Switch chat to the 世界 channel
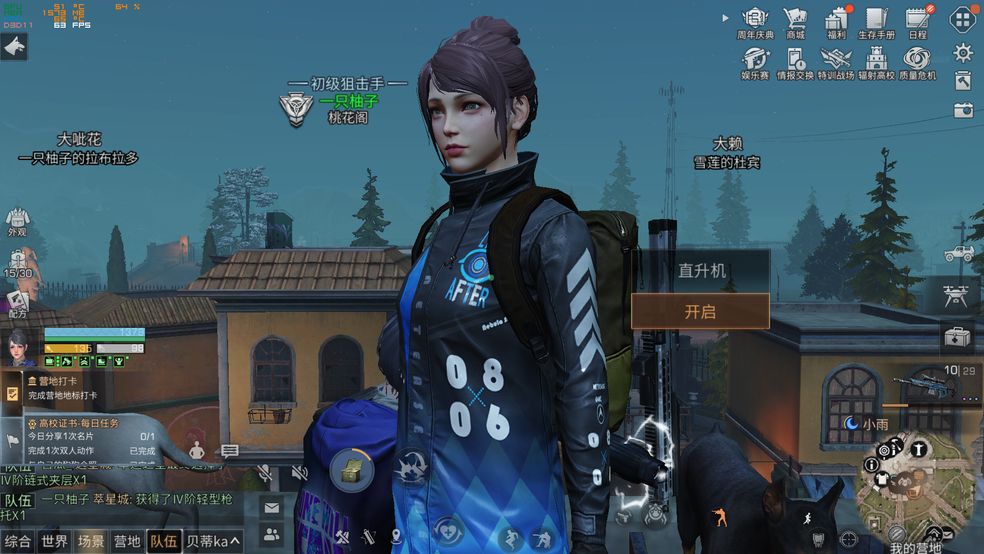This screenshot has height=554, width=984. point(55,541)
